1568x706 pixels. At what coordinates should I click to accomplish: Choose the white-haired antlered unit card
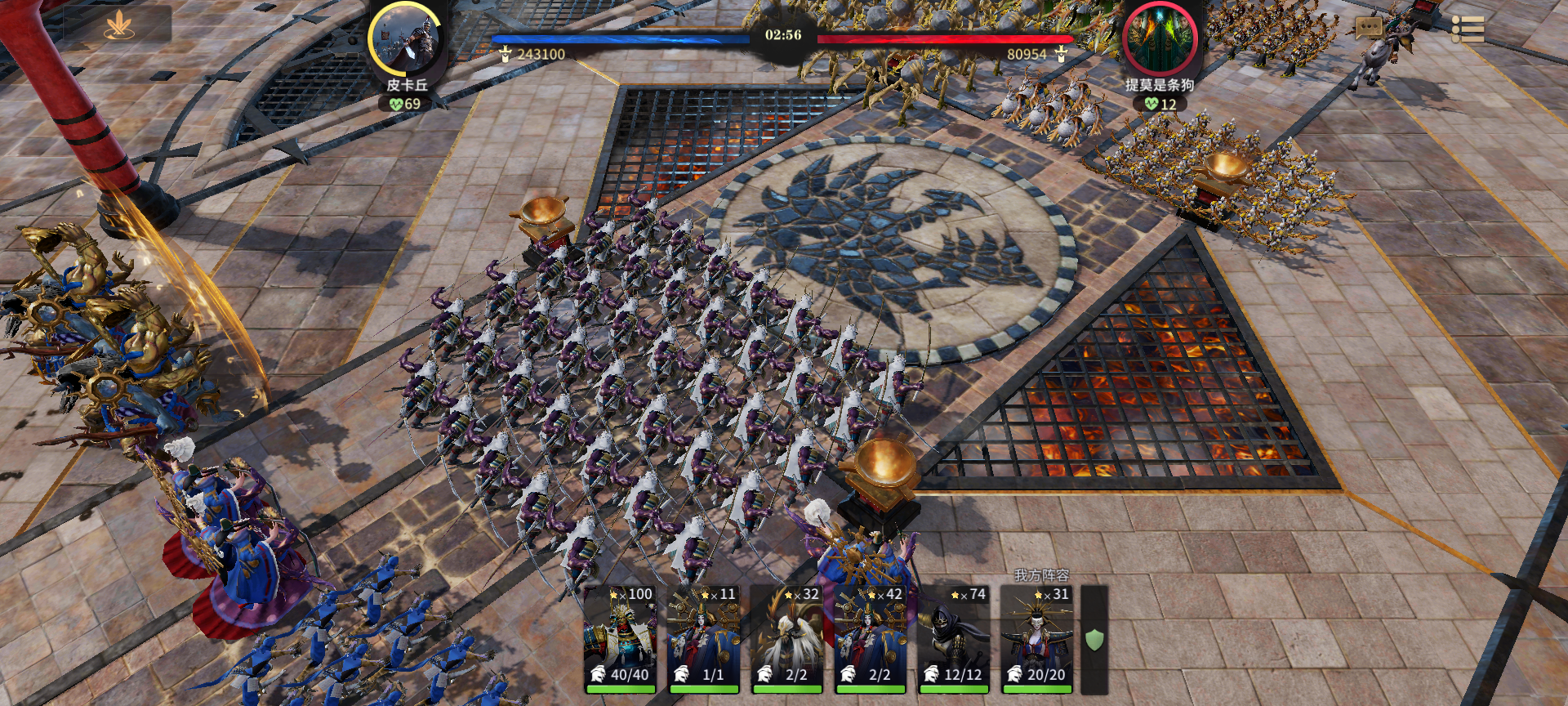[x=787, y=638]
